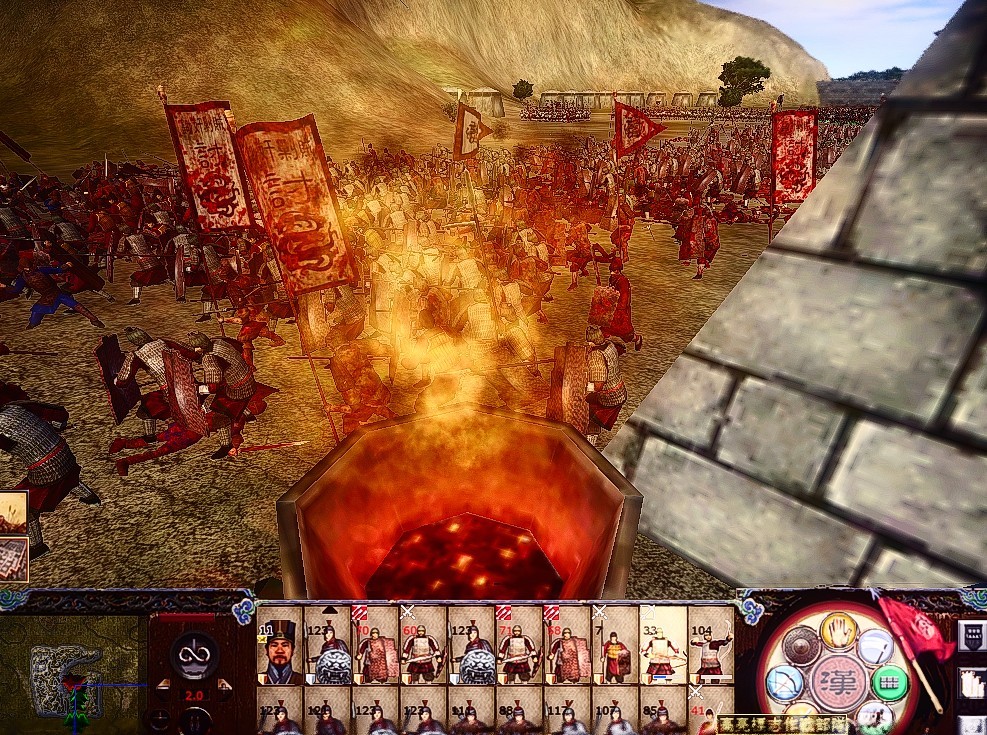987x735 pixels.
Task: Open the shield-icon panel button at right edge
Action: pyautogui.click(x=972, y=637)
